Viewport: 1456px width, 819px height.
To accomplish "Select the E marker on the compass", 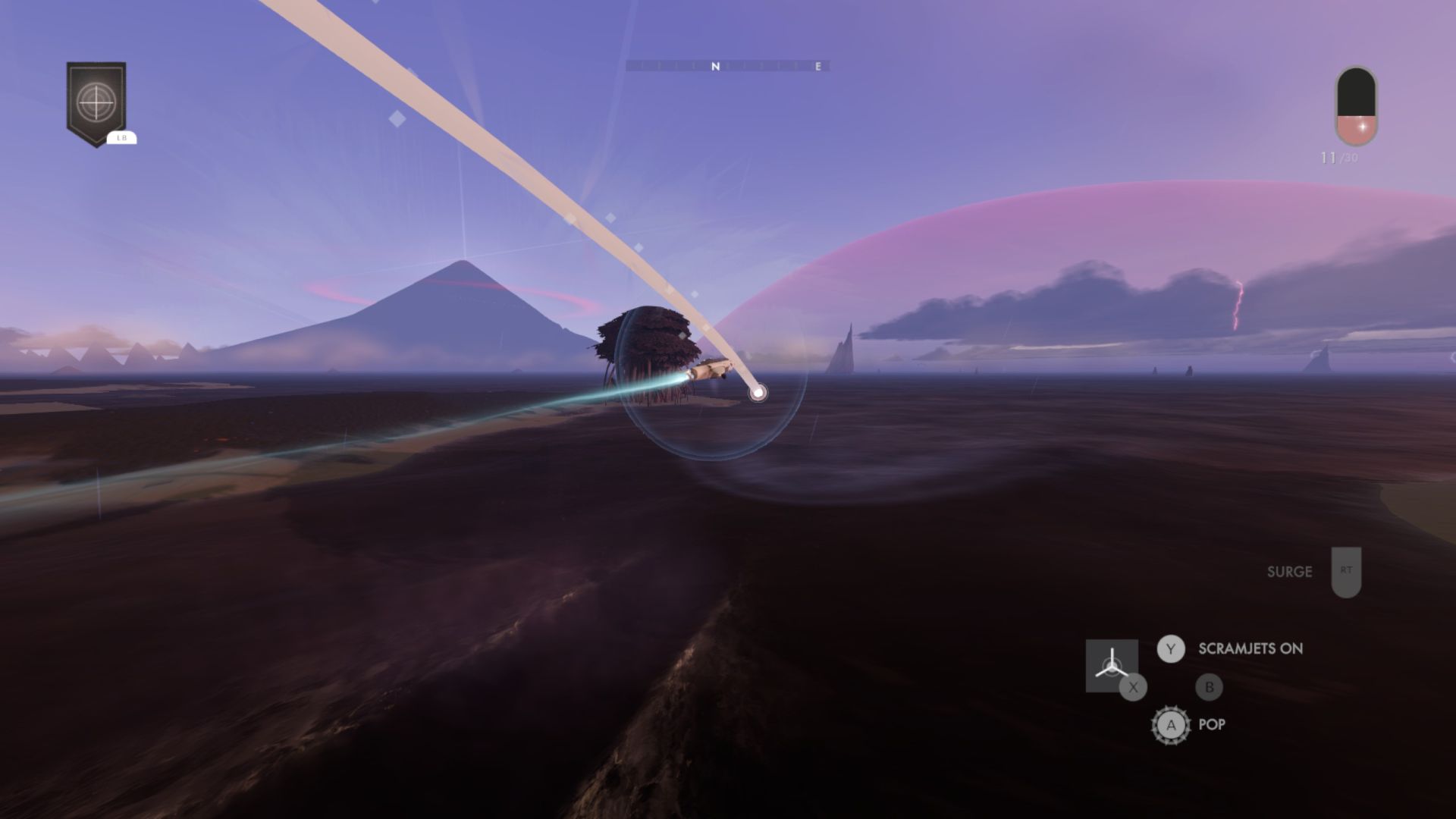I will (x=817, y=67).
